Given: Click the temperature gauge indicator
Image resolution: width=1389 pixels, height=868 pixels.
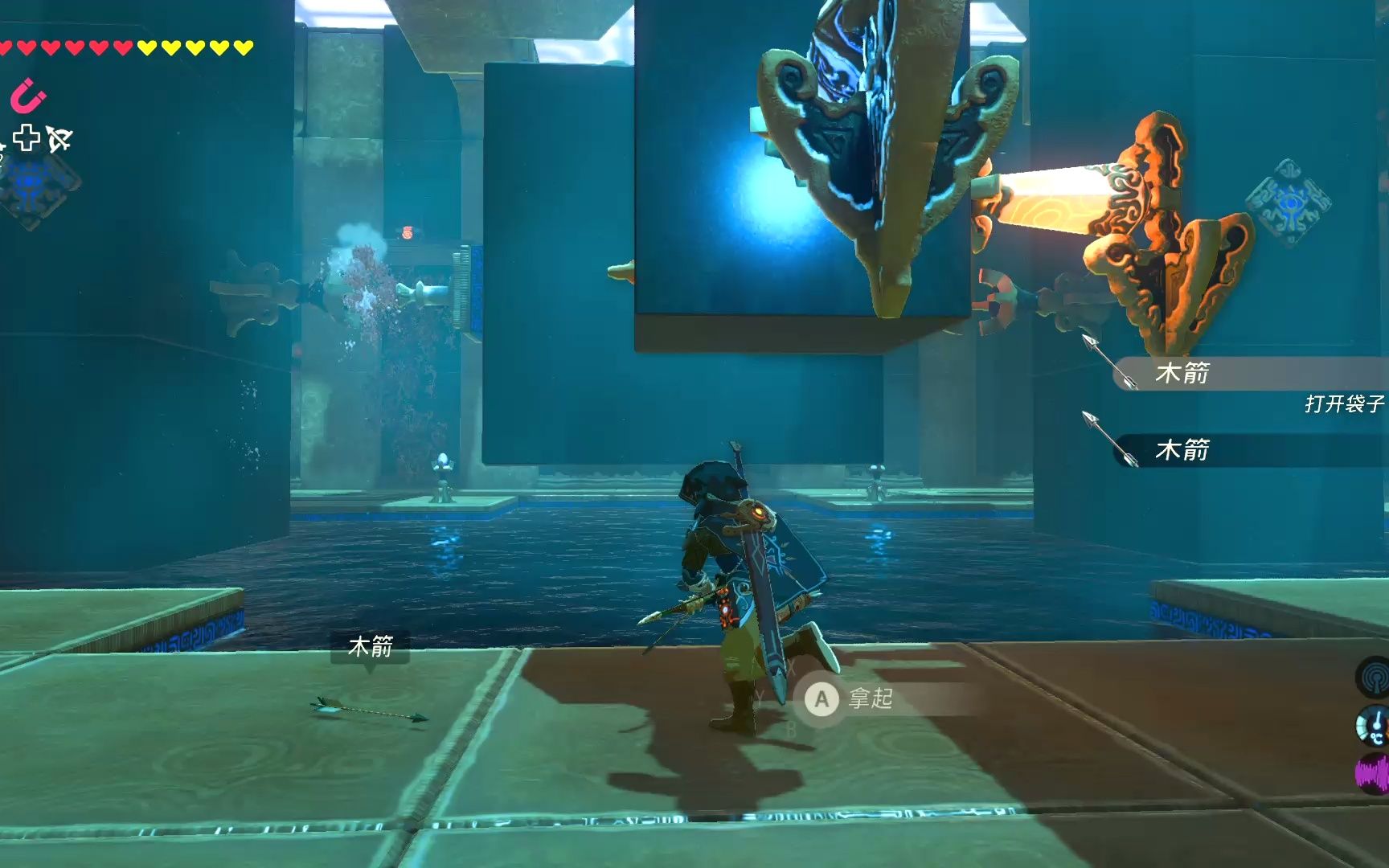Looking at the screenshot, I should coord(1372,725).
